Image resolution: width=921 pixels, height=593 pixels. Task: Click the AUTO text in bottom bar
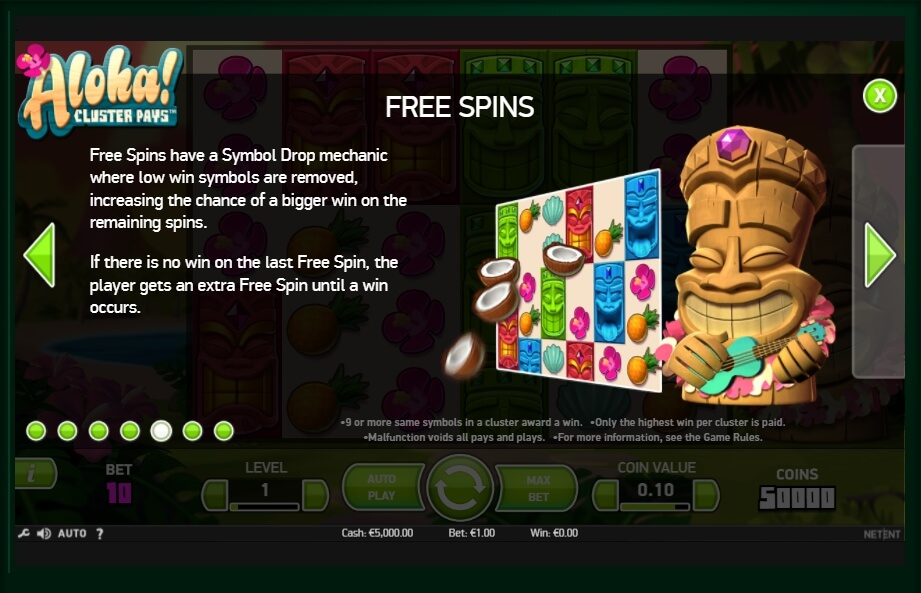pyautogui.click(x=72, y=534)
